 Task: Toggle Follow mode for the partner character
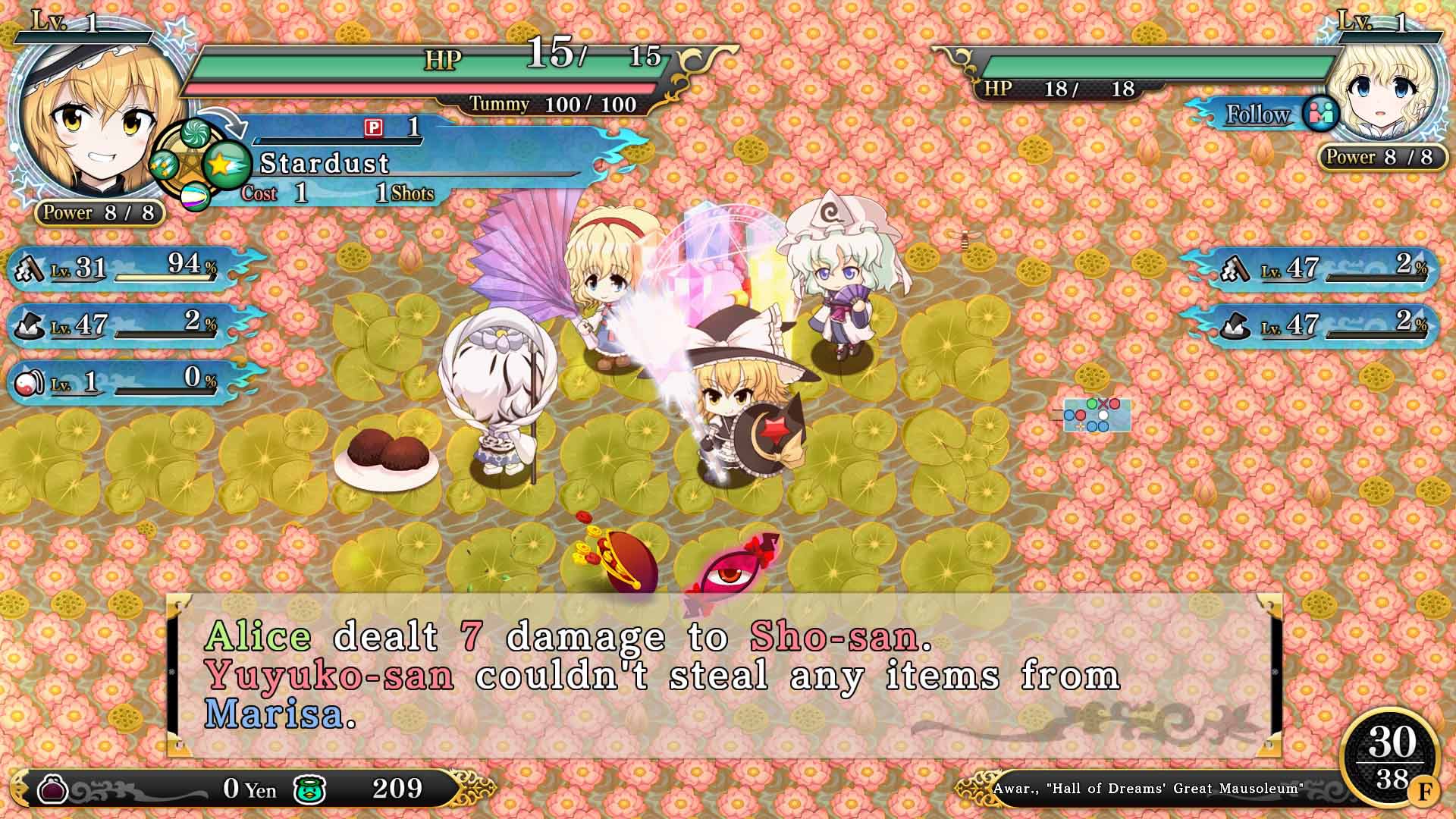pyautogui.click(x=1257, y=115)
